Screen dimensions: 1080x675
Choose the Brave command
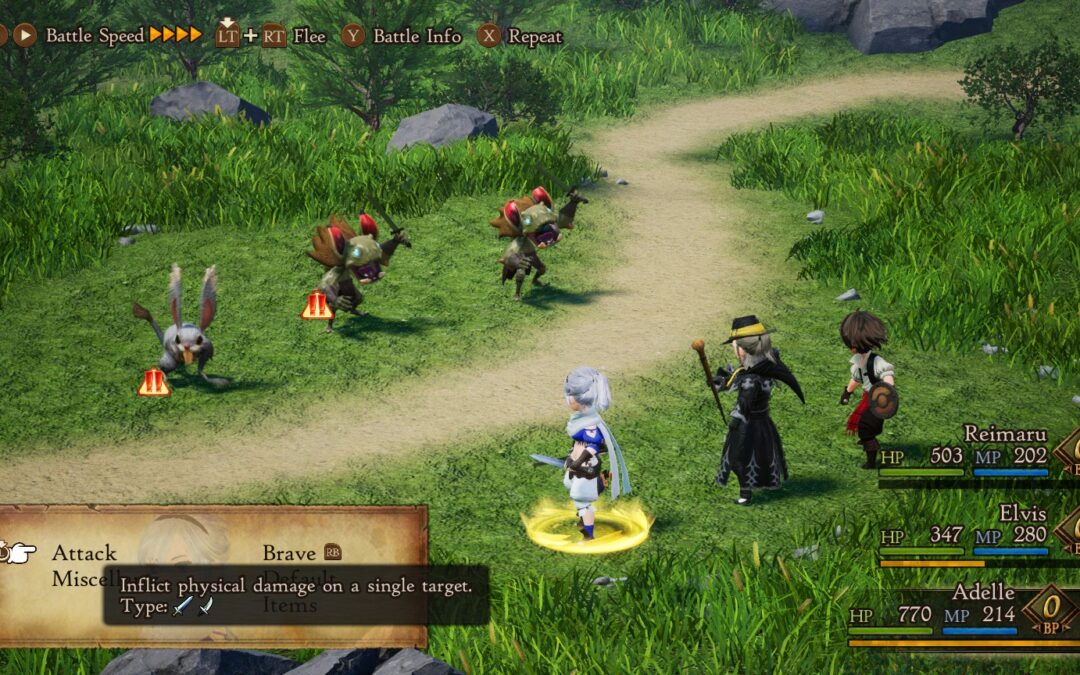coord(289,553)
